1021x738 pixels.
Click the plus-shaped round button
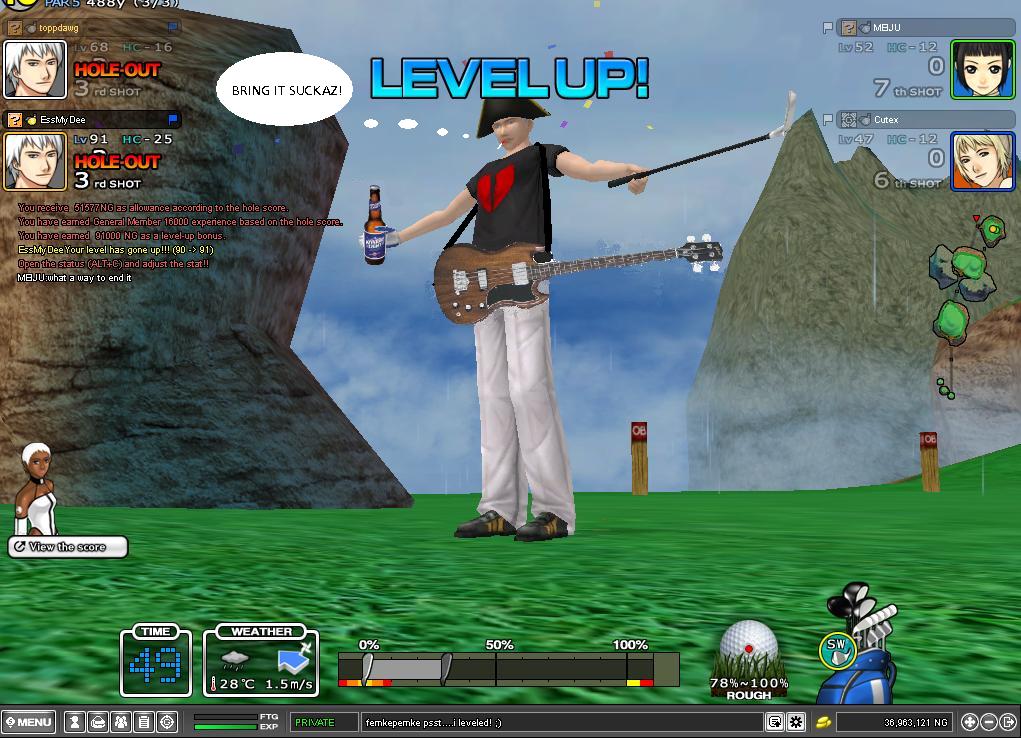[x=969, y=721]
